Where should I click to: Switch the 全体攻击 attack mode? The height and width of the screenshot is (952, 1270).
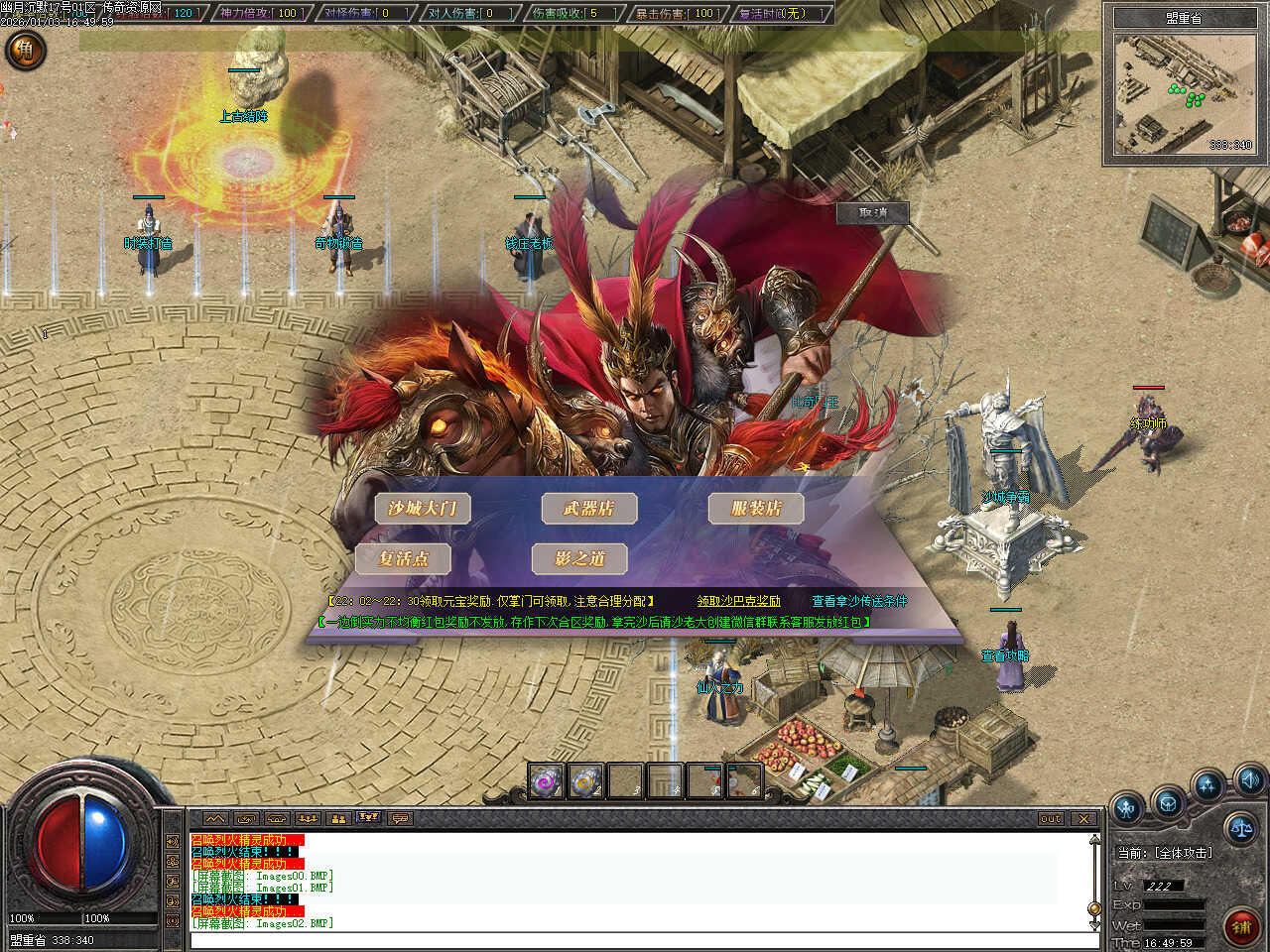click(1165, 853)
